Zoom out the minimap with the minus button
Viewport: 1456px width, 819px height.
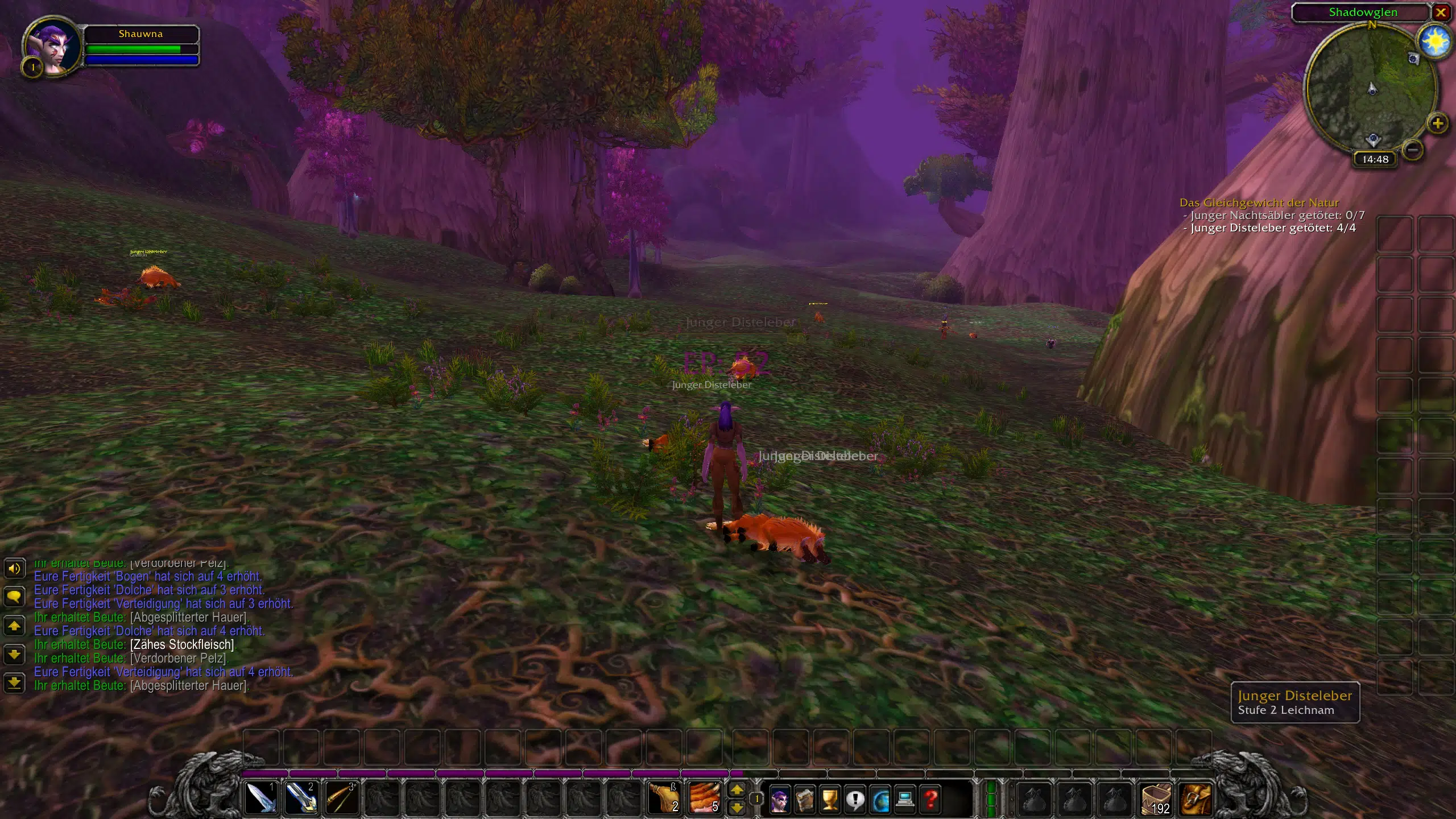point(1413,150)
